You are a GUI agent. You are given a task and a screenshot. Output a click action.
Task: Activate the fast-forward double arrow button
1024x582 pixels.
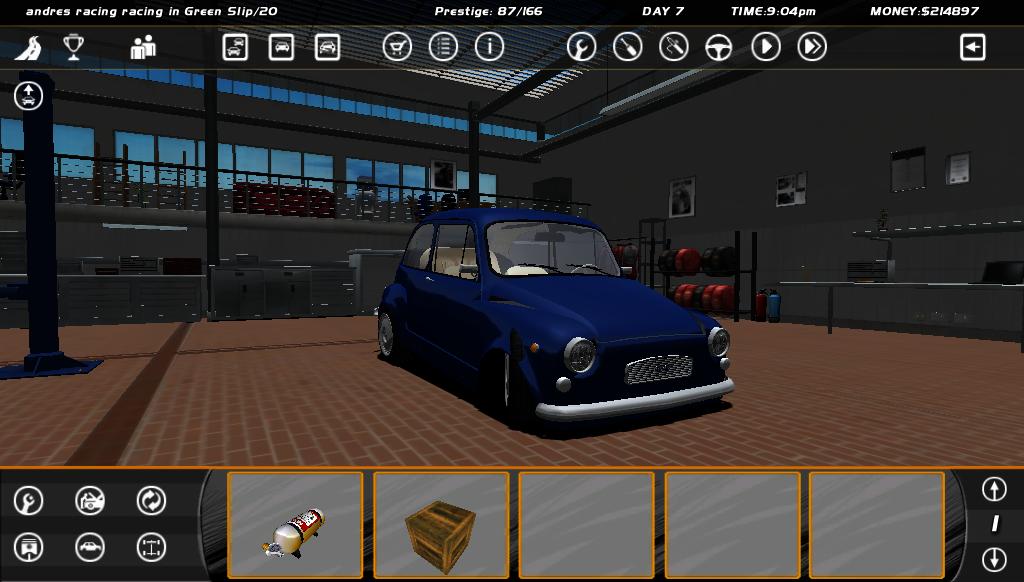point(812,47)
